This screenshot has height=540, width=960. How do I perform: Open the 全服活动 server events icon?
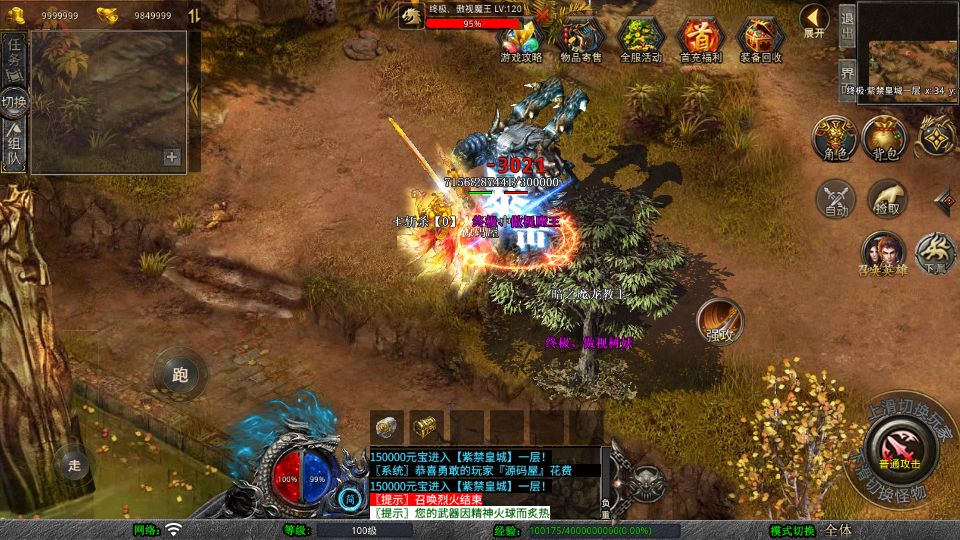641,40
